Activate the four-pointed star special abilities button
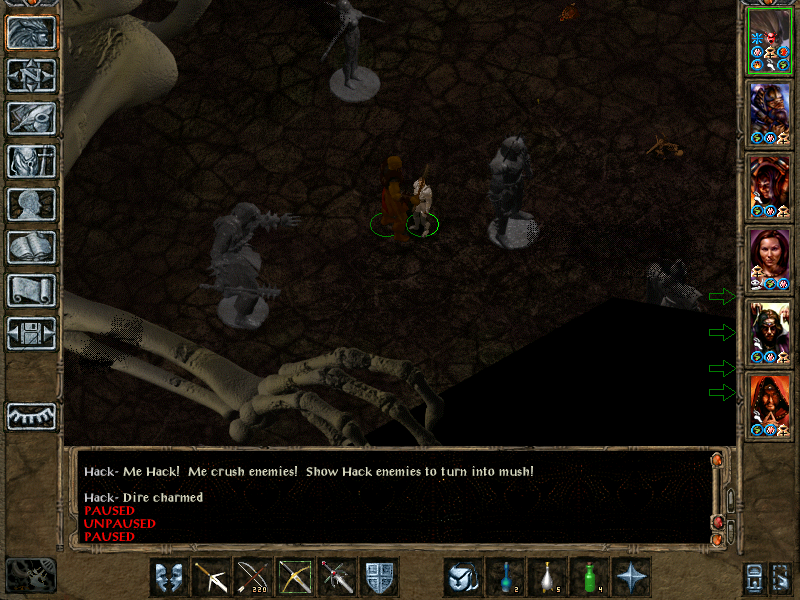Screen dimensions: 800x600 pos(631,577)
